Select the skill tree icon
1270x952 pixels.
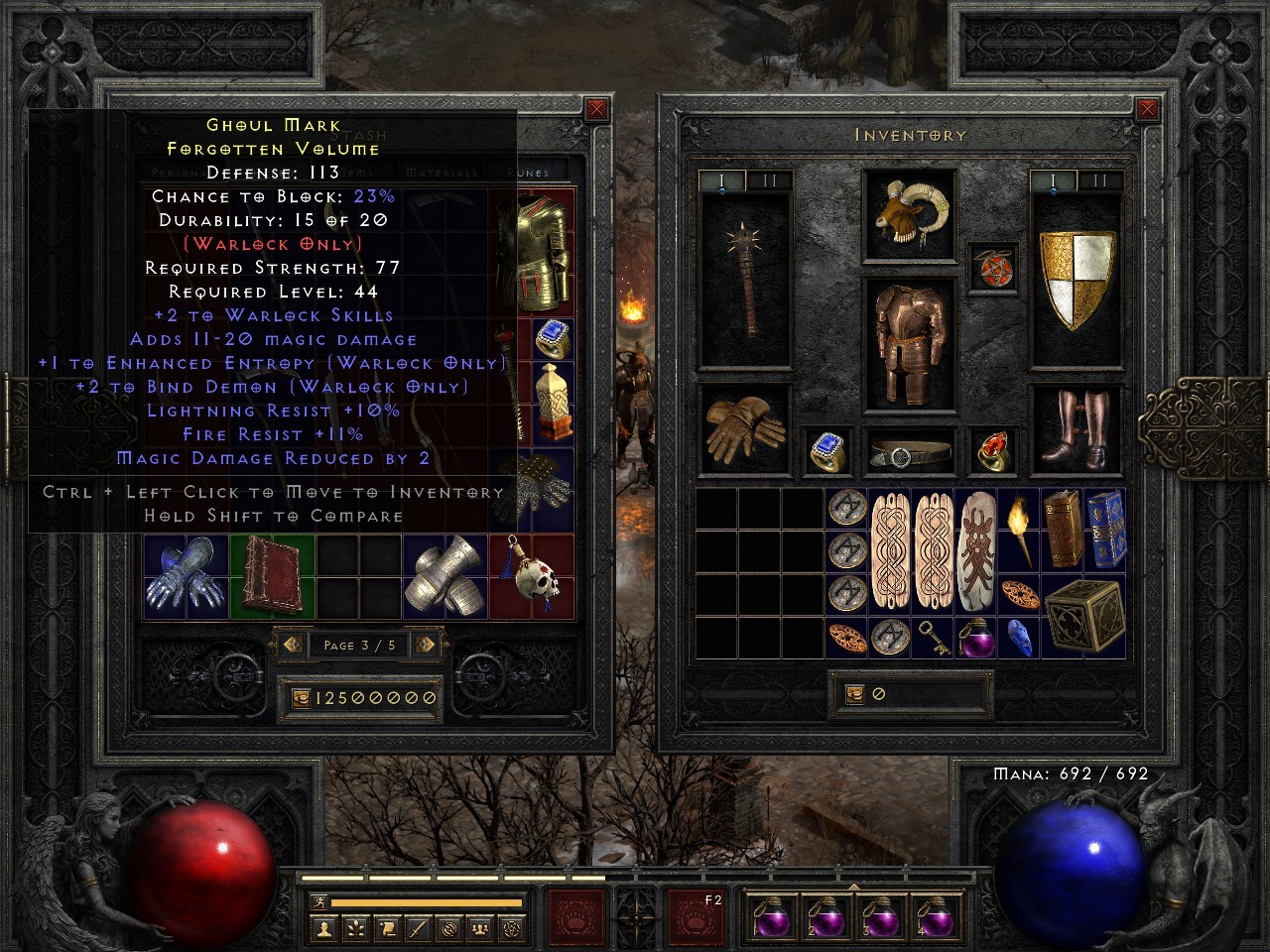354,927
